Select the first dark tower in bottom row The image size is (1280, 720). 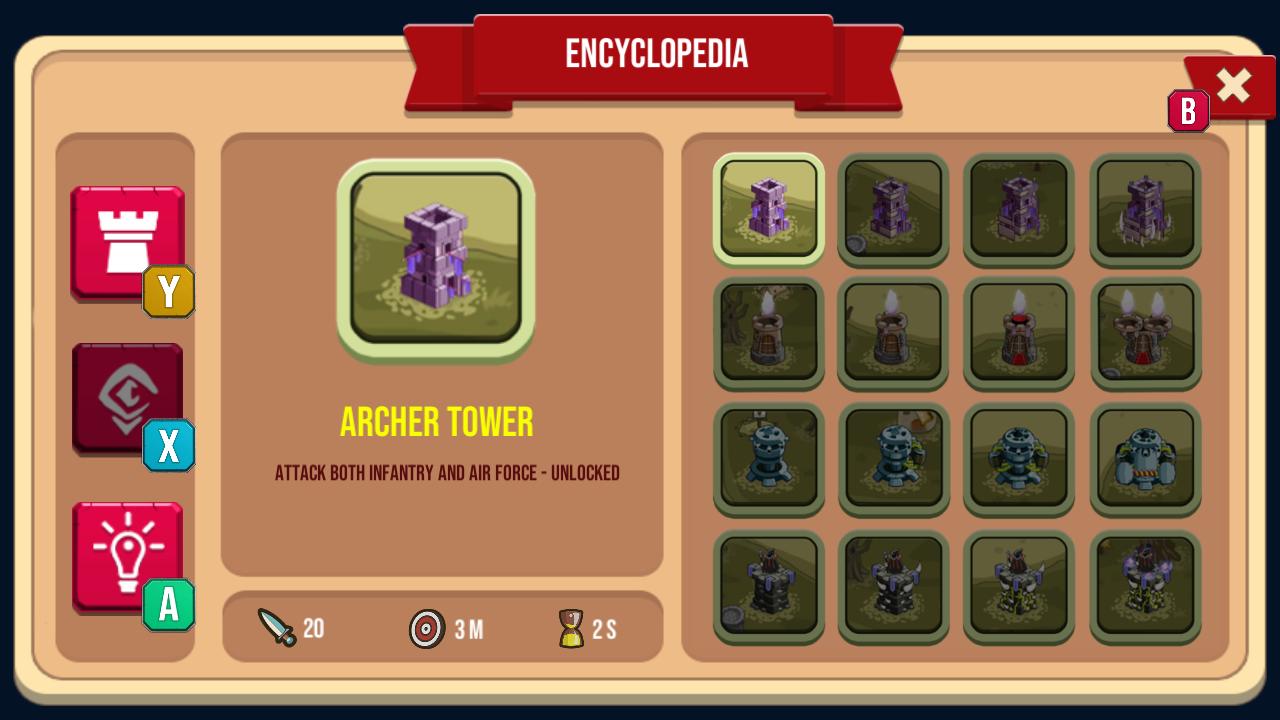click(768, 587)
